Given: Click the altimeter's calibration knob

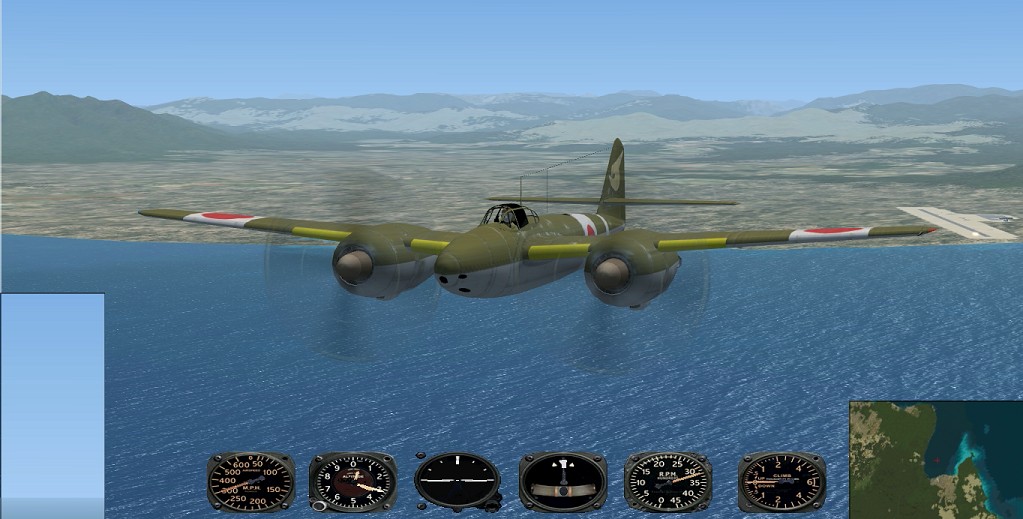Looking at the screenshot, I should click(x=319, y=505).
